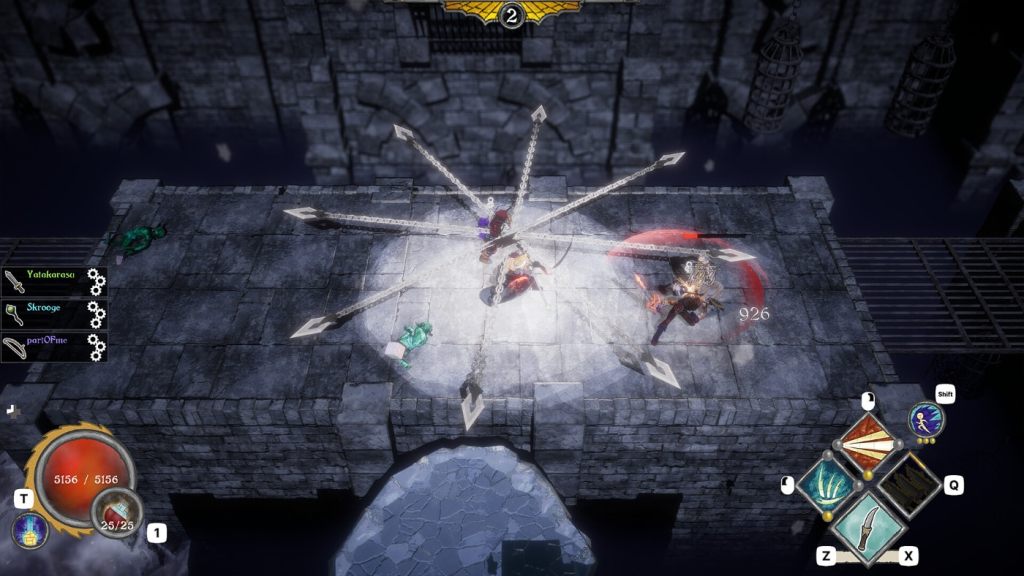Click the winged wave counter badge
Viewport: 1024px width, 576px height.
pyautogui.click(x=512, y=13)
